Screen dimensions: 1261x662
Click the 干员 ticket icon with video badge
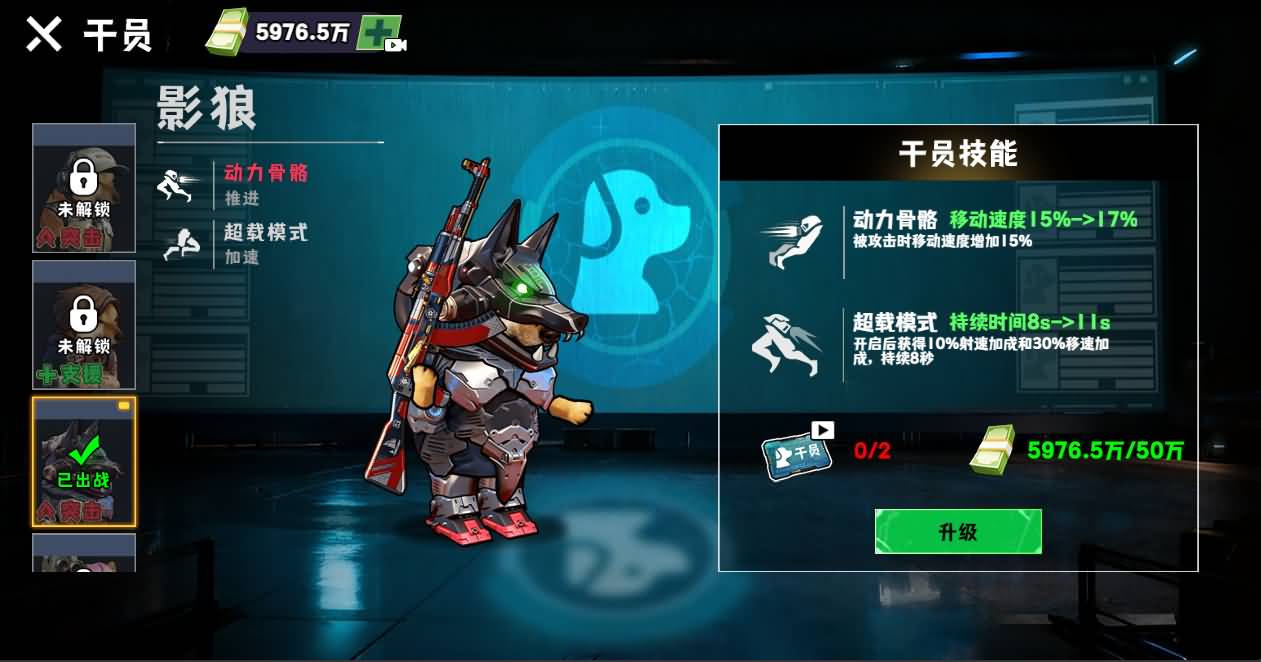coord(797,451)
